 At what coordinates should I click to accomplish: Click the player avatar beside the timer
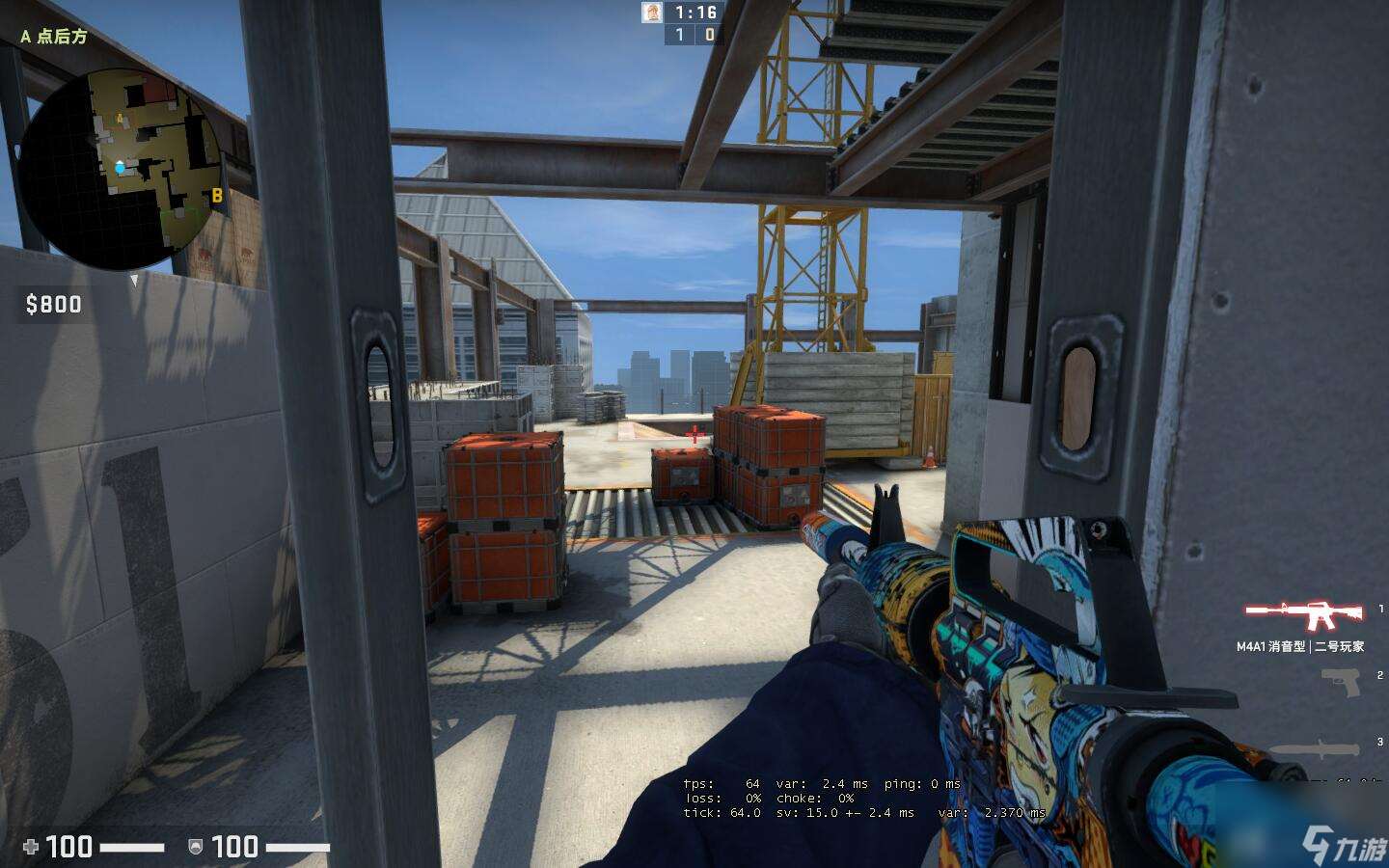point(653,13)
